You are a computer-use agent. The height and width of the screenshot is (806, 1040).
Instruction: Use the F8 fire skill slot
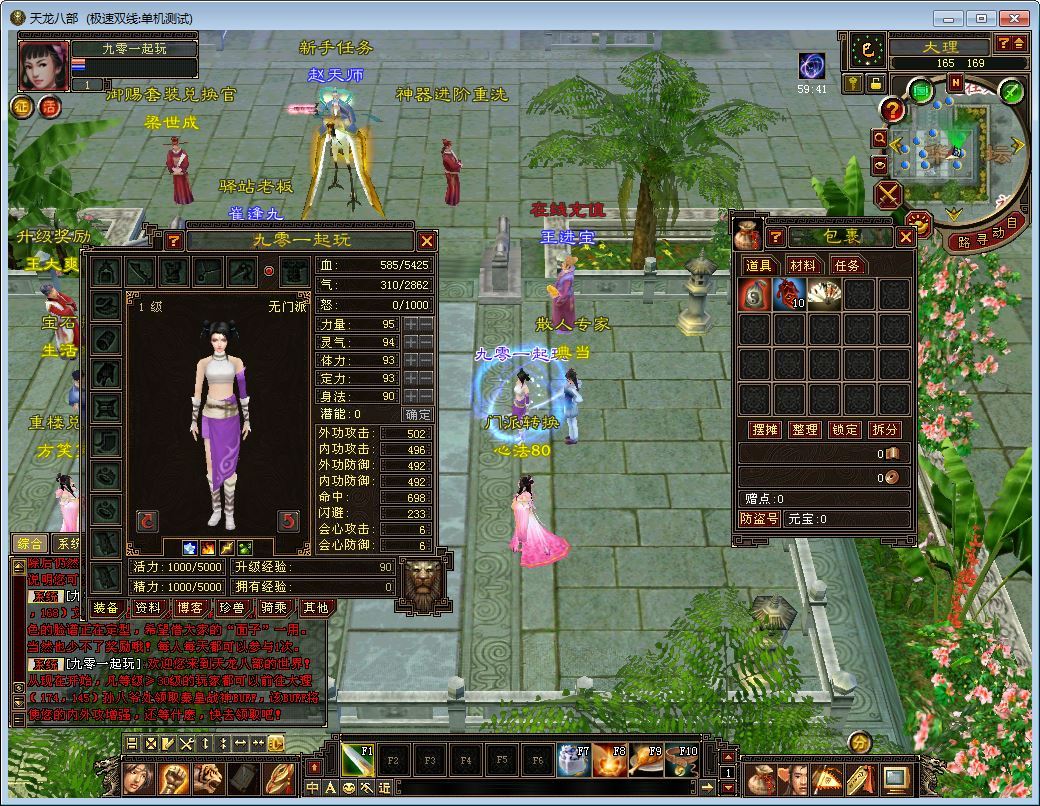click(x=610, y=761)
